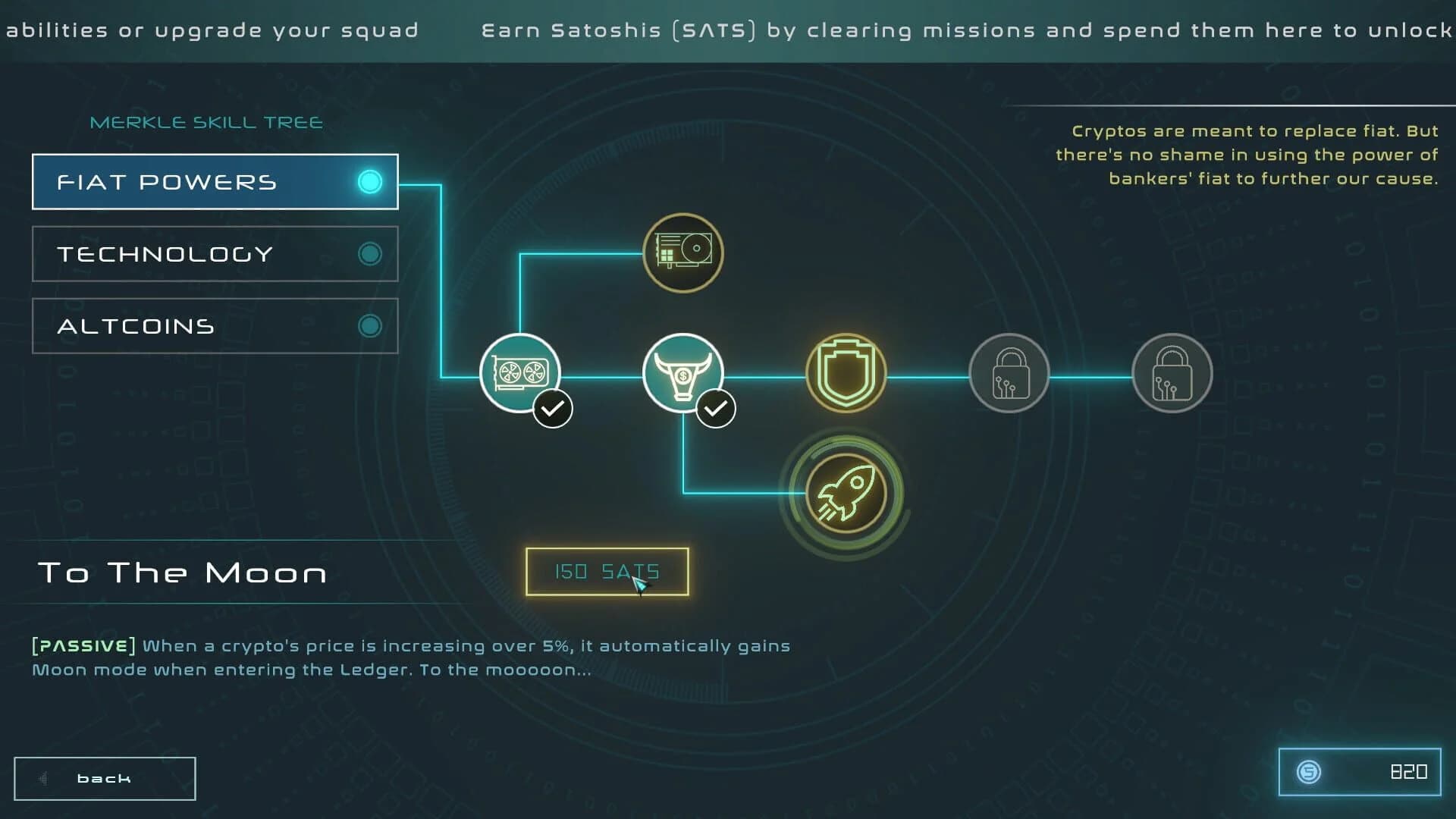Click the golden shield skill node
Viewport: 1456px width, 819px height.
[x=846, y=373]
